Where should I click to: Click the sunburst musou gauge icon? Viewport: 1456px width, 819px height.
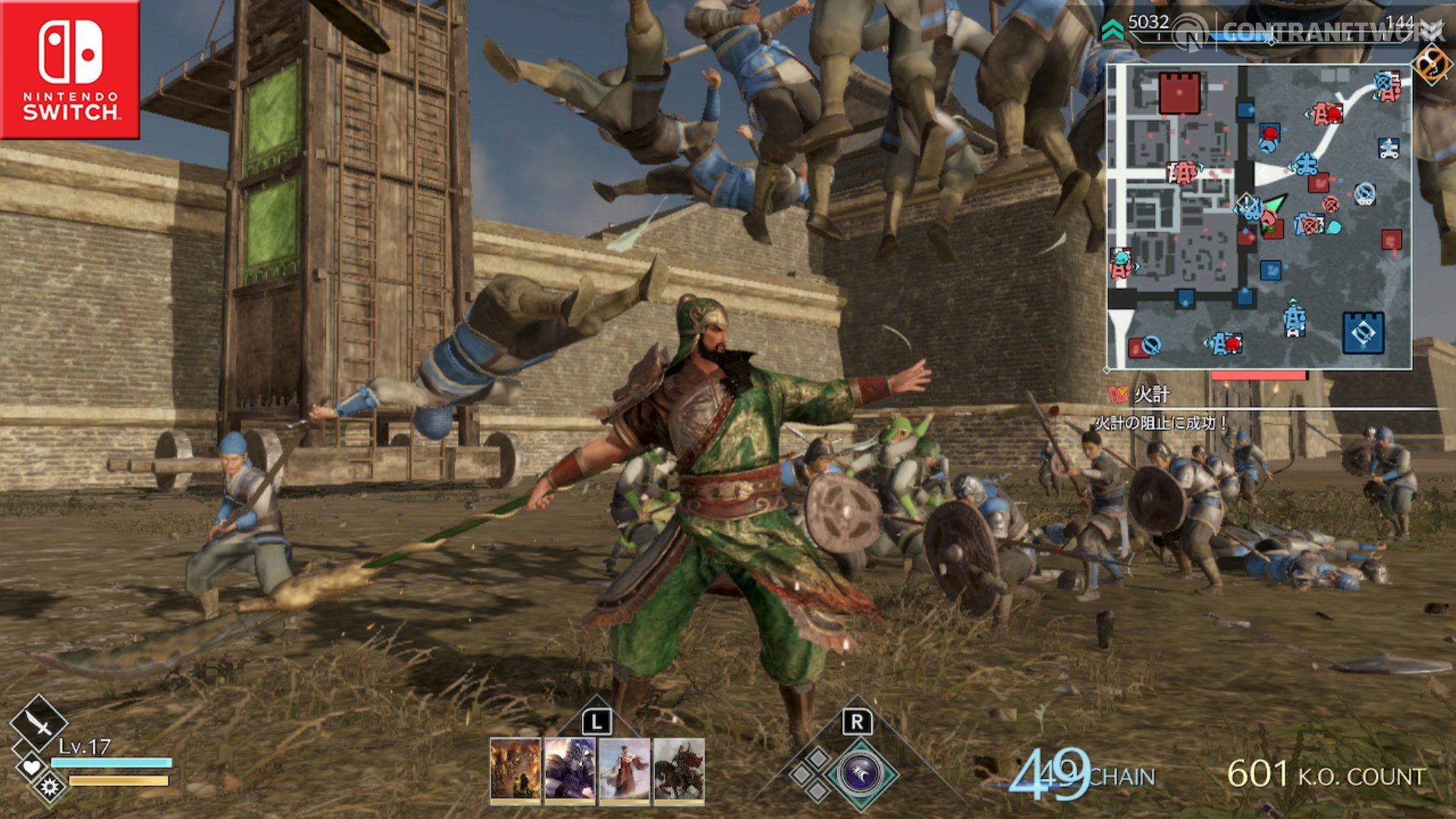(50, 787)
